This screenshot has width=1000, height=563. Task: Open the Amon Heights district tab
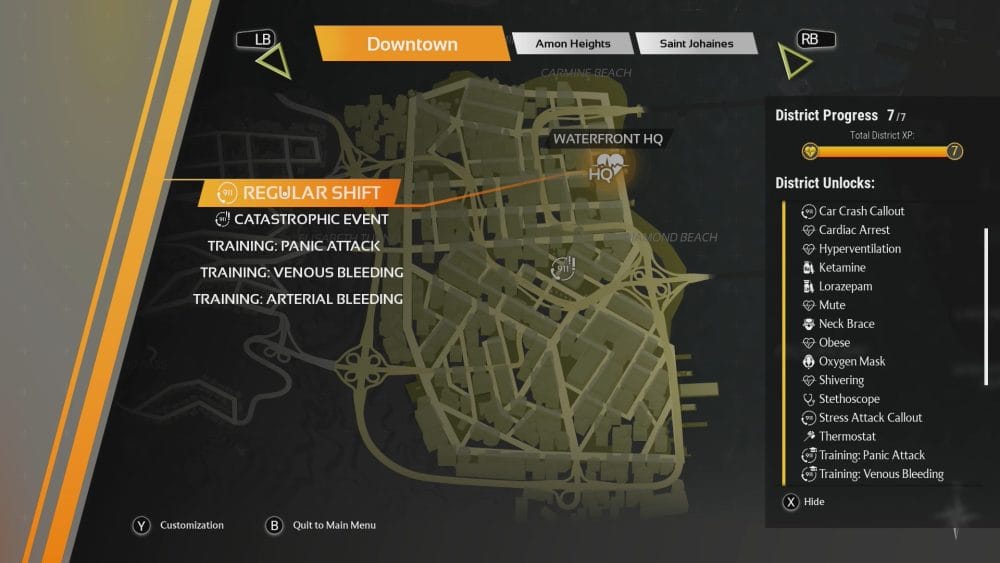(571, 44)
